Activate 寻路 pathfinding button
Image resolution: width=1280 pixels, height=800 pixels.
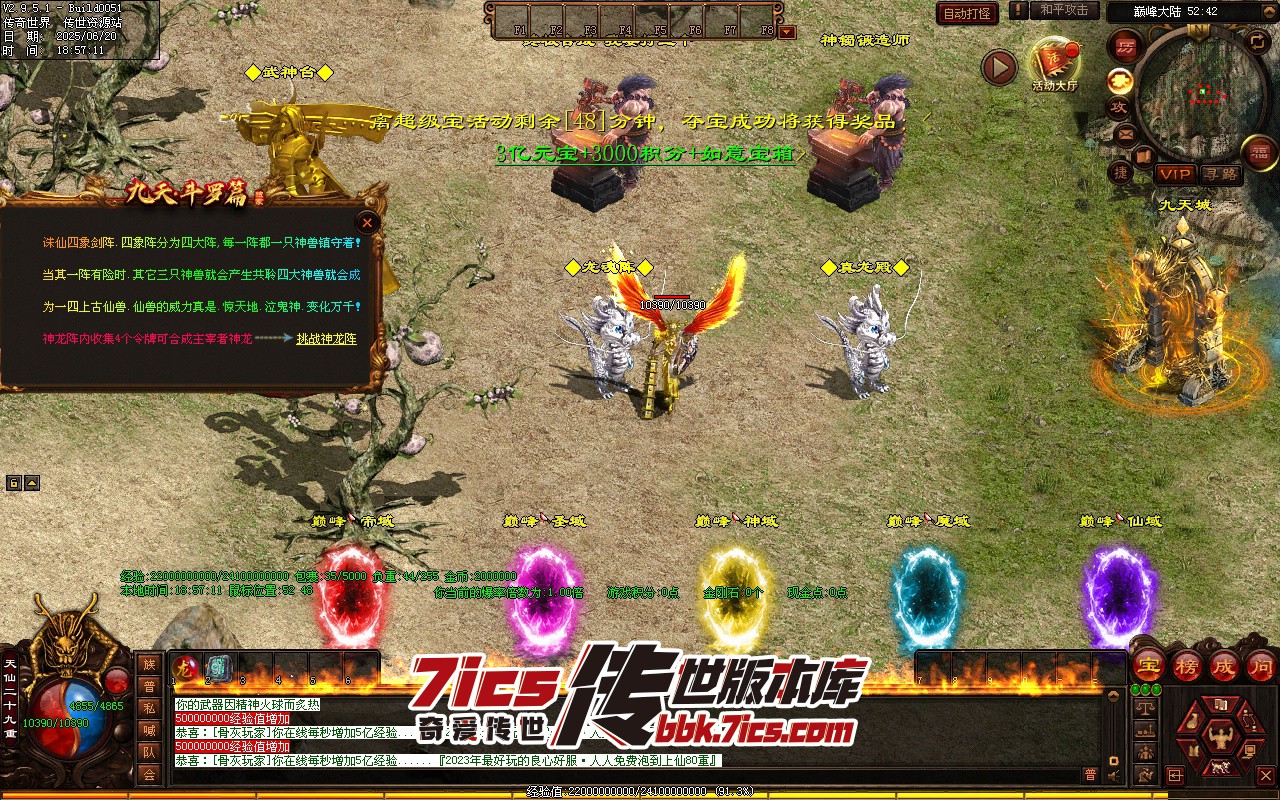tap(1220, 174)
